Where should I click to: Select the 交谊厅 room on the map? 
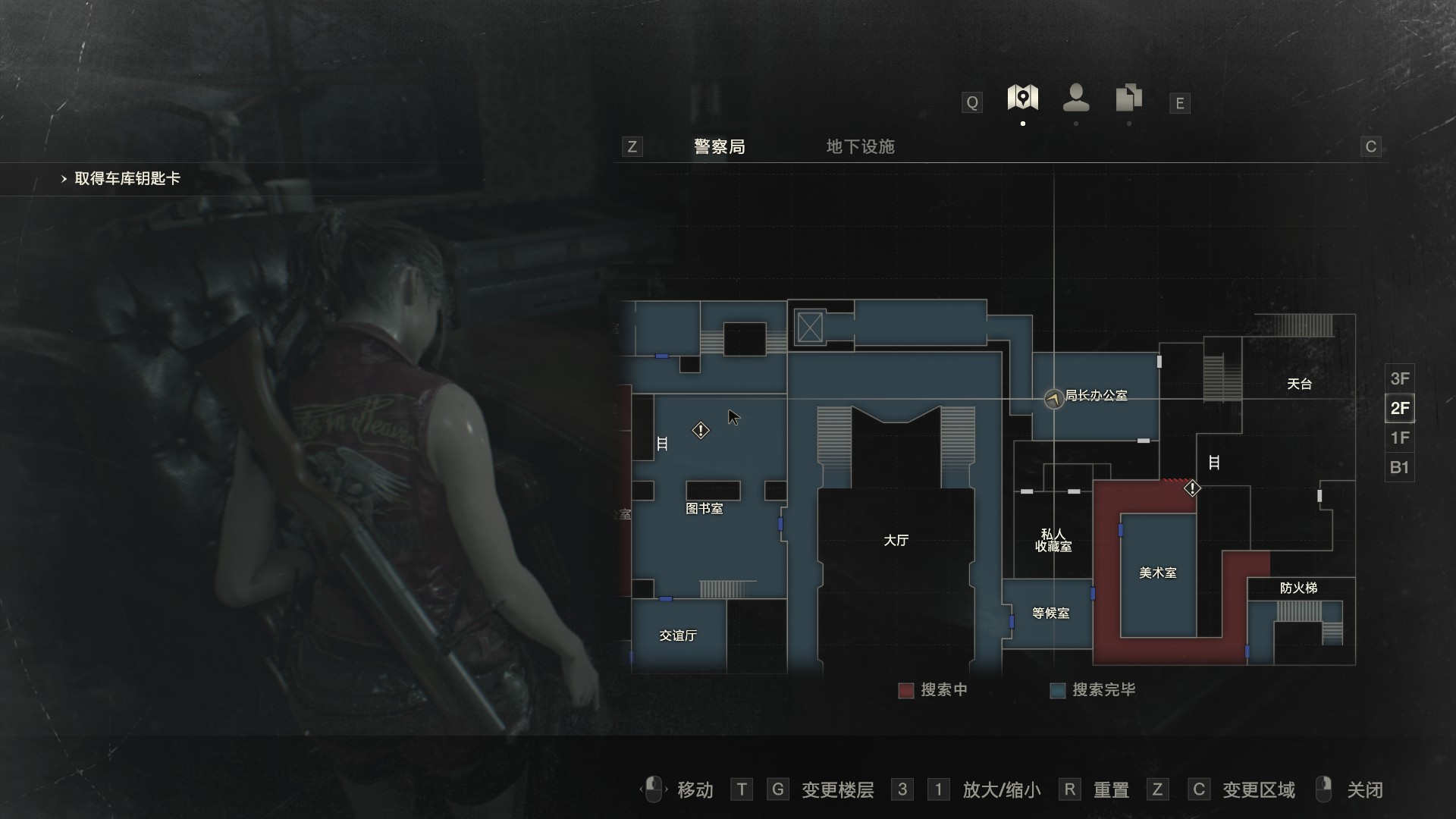678,635
